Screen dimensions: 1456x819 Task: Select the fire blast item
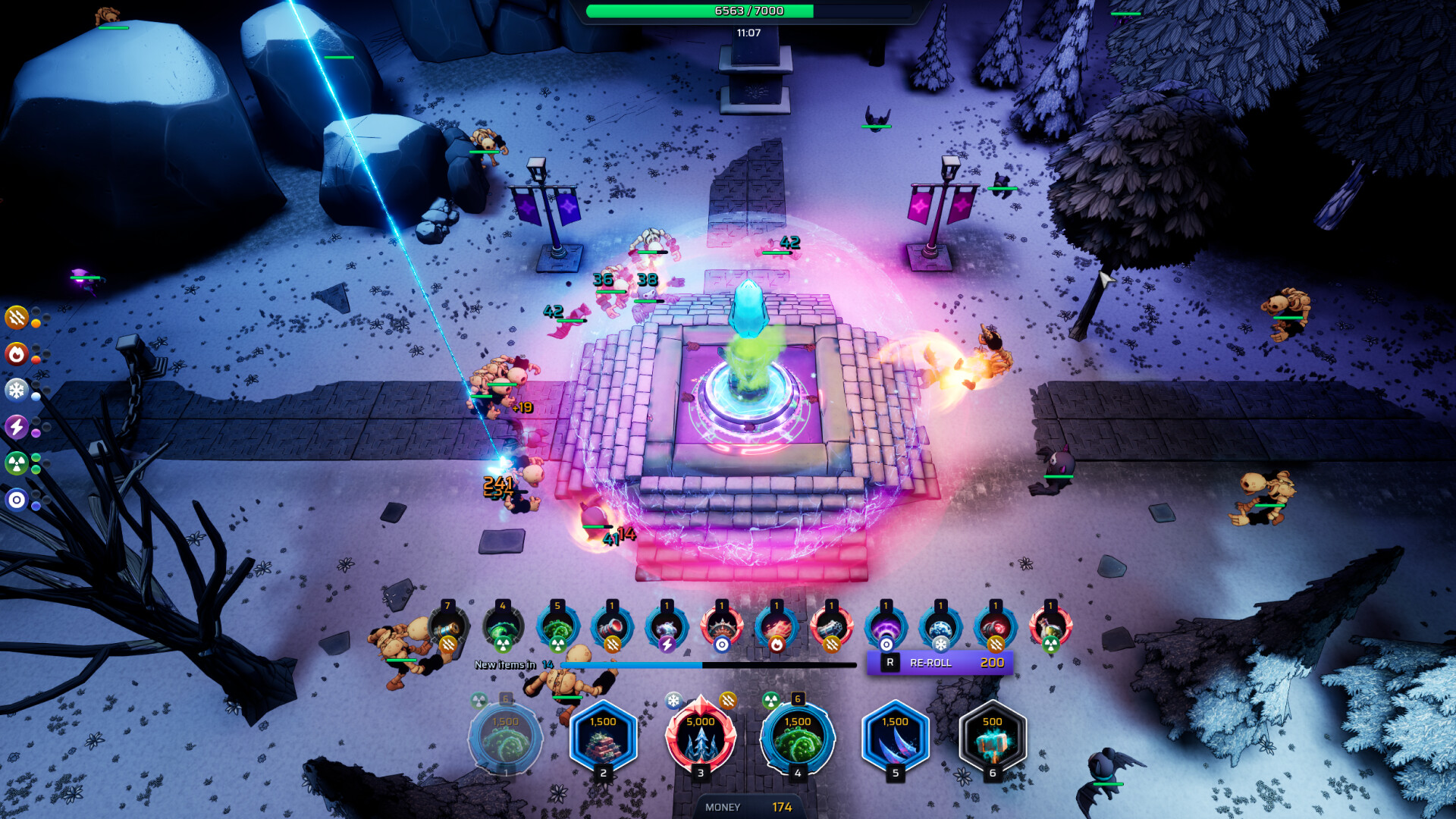tap(777, 628)
